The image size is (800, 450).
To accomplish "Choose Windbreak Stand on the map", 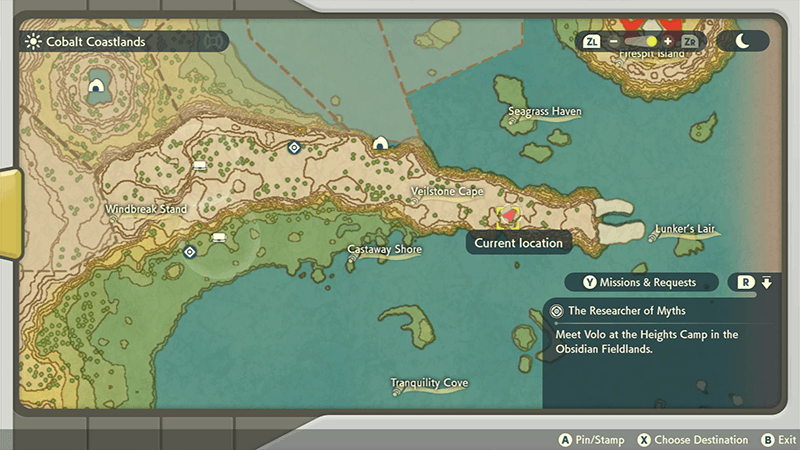I will 146,209.
